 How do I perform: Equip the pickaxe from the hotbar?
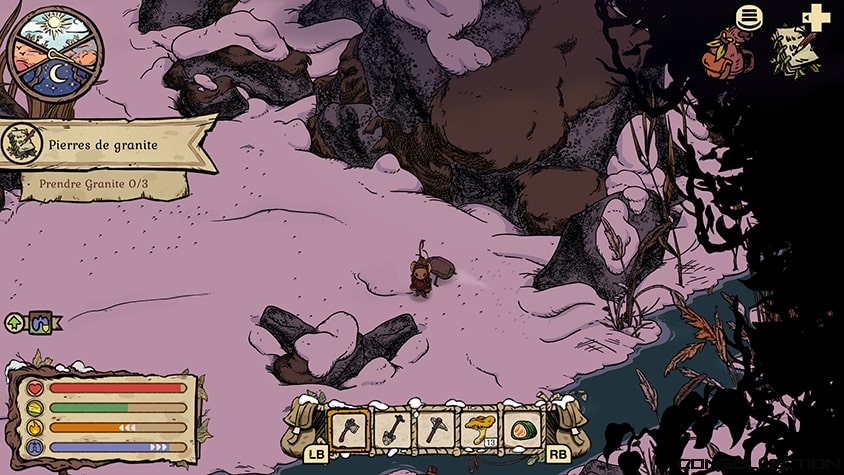pos(437,429)
